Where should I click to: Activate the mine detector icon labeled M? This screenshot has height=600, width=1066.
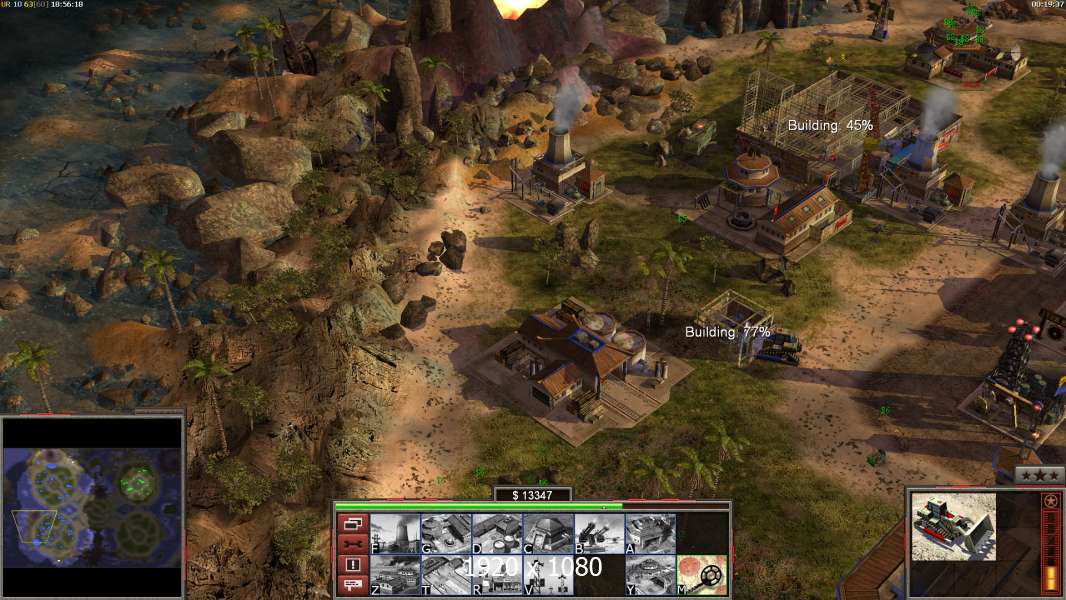coord(702,575)
